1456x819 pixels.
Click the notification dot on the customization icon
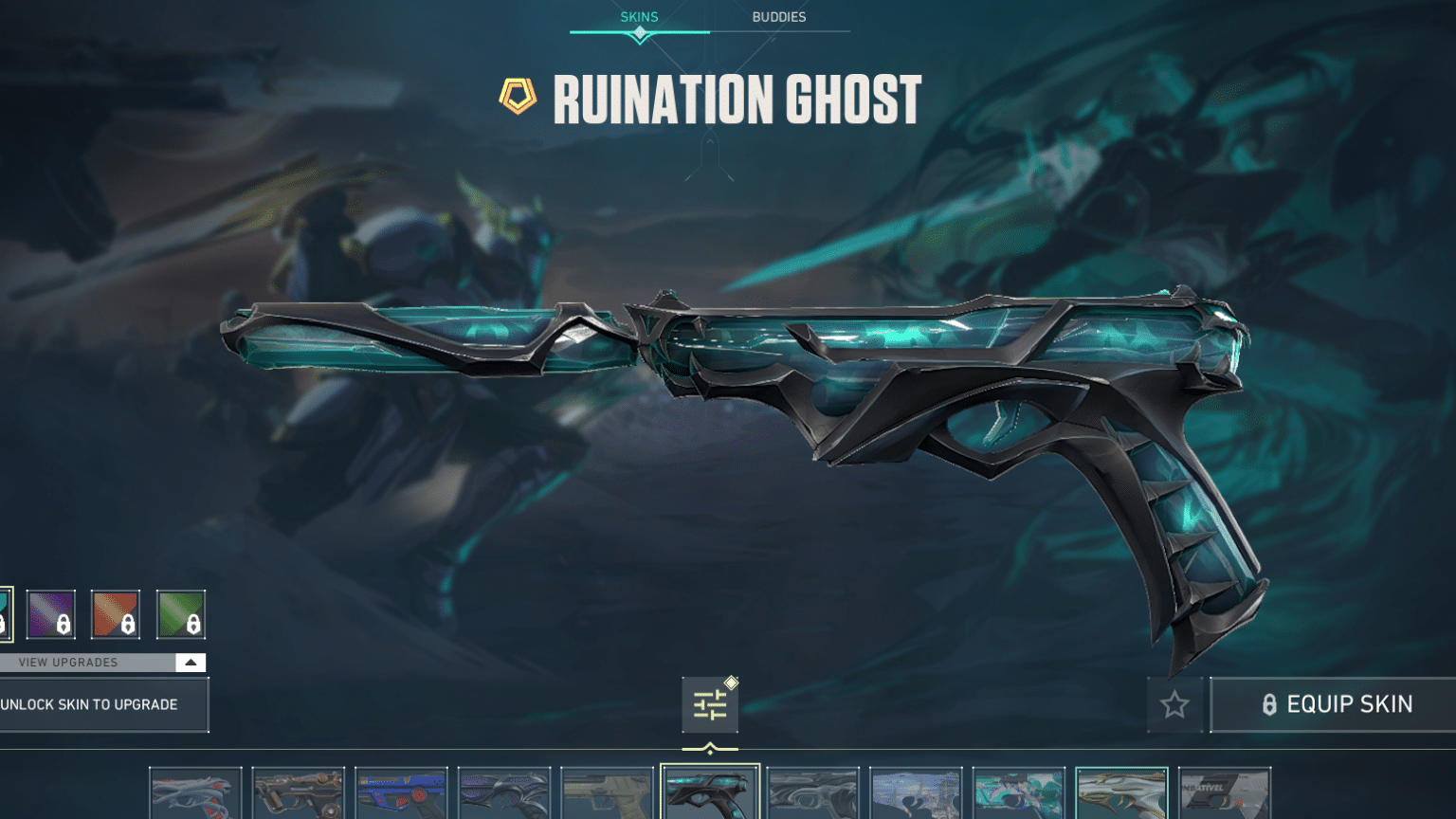(729, 681)
